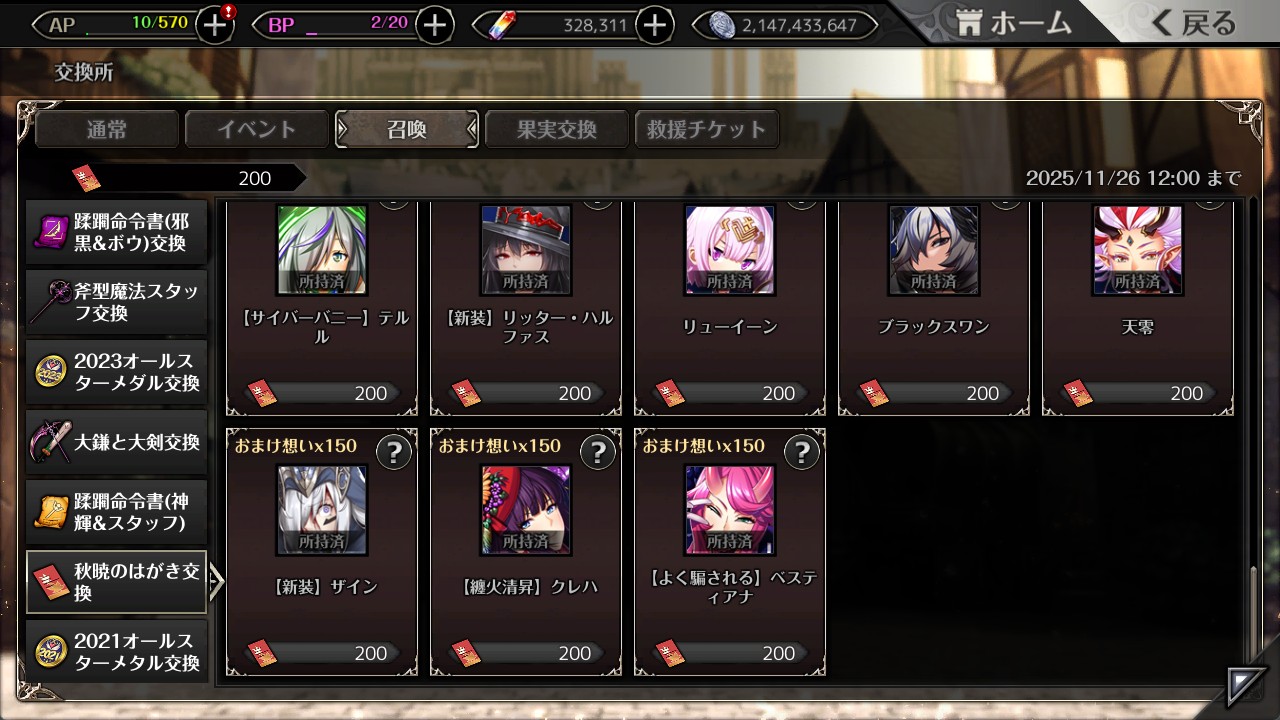Screen dimensions: 1280x720
Task: Select 大鎌と大剣交換 category
Action: [x=117, y=442]
